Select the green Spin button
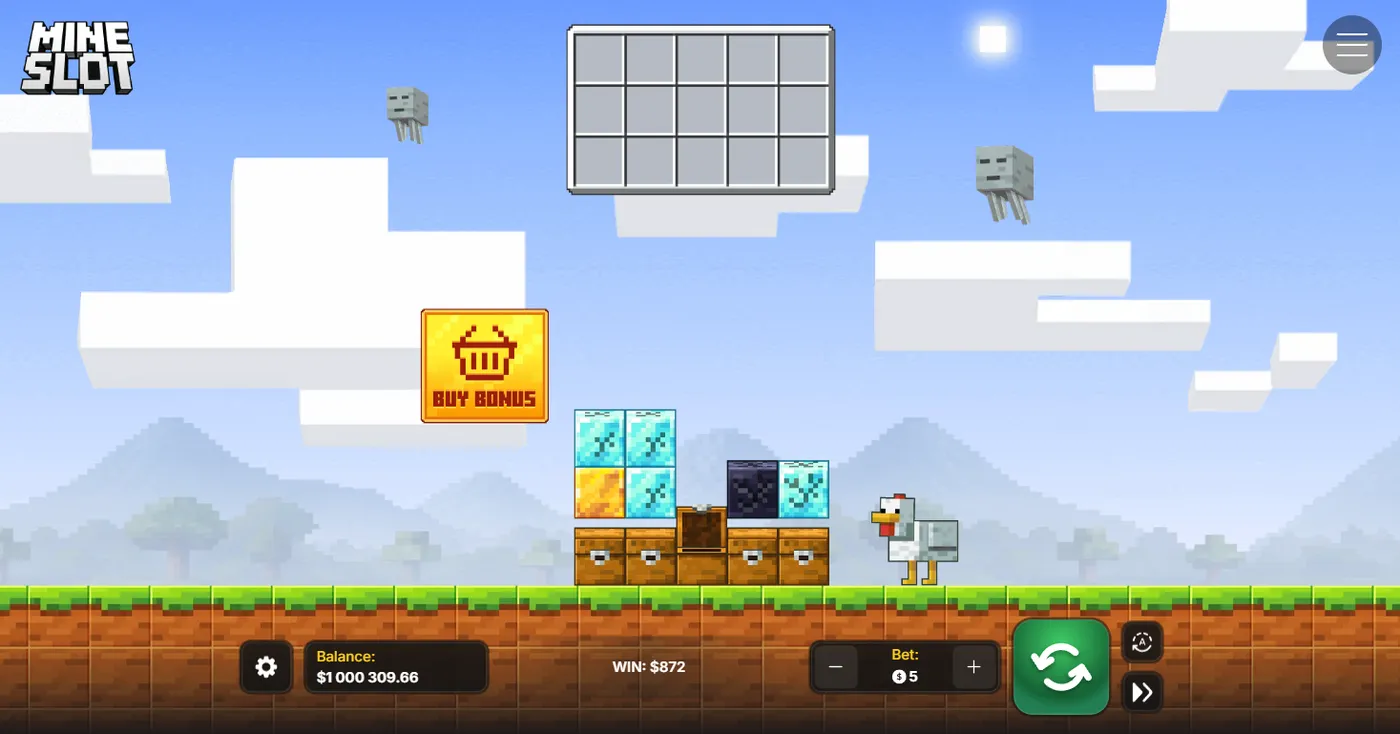 point(1060,667)
